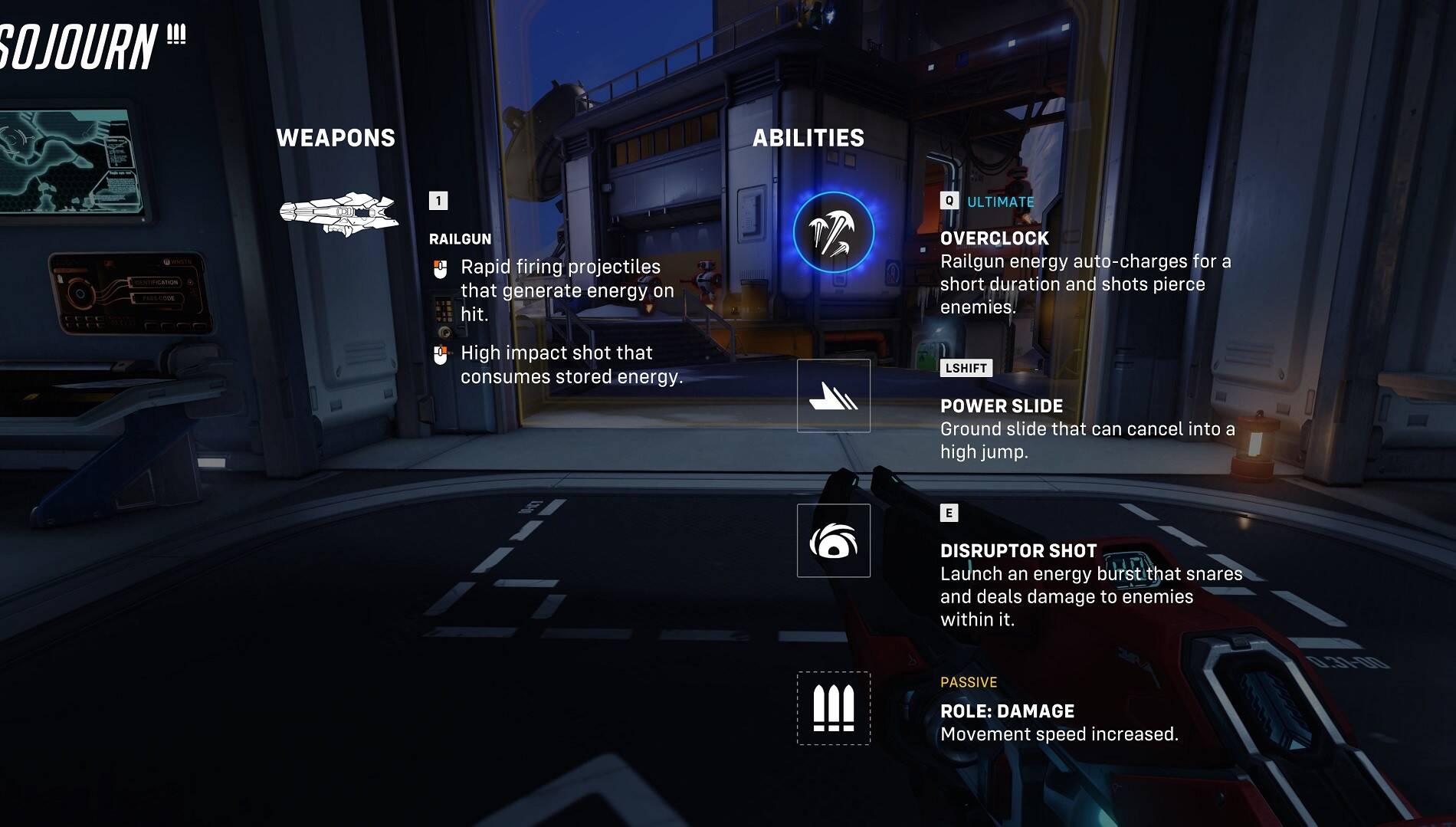
Task: Select the Overclock ultimate ability icon
Action: click(833, 233)
